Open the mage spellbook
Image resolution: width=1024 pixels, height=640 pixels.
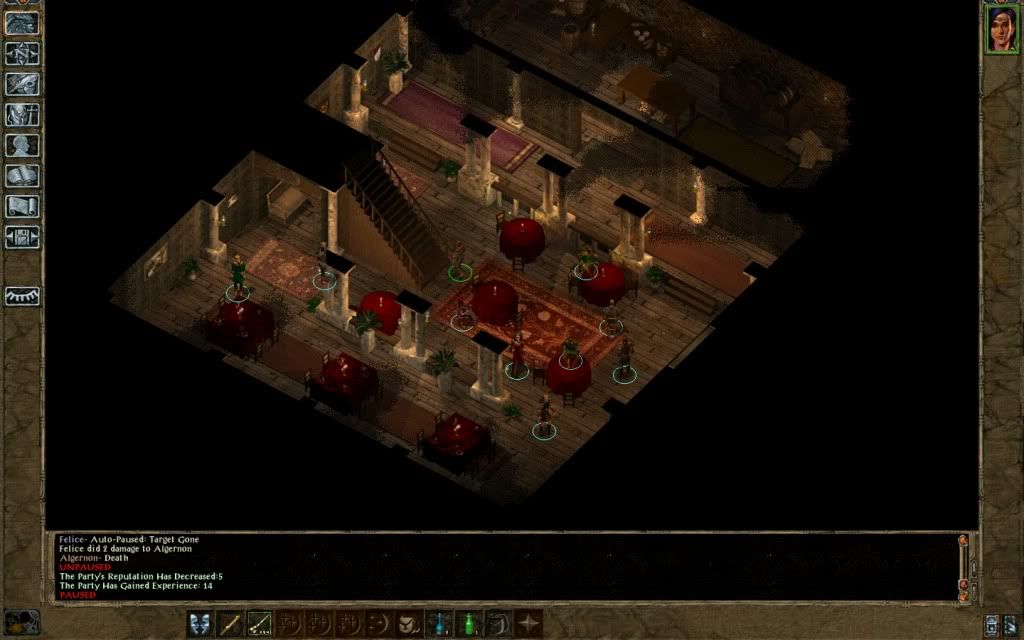[22, 177]
